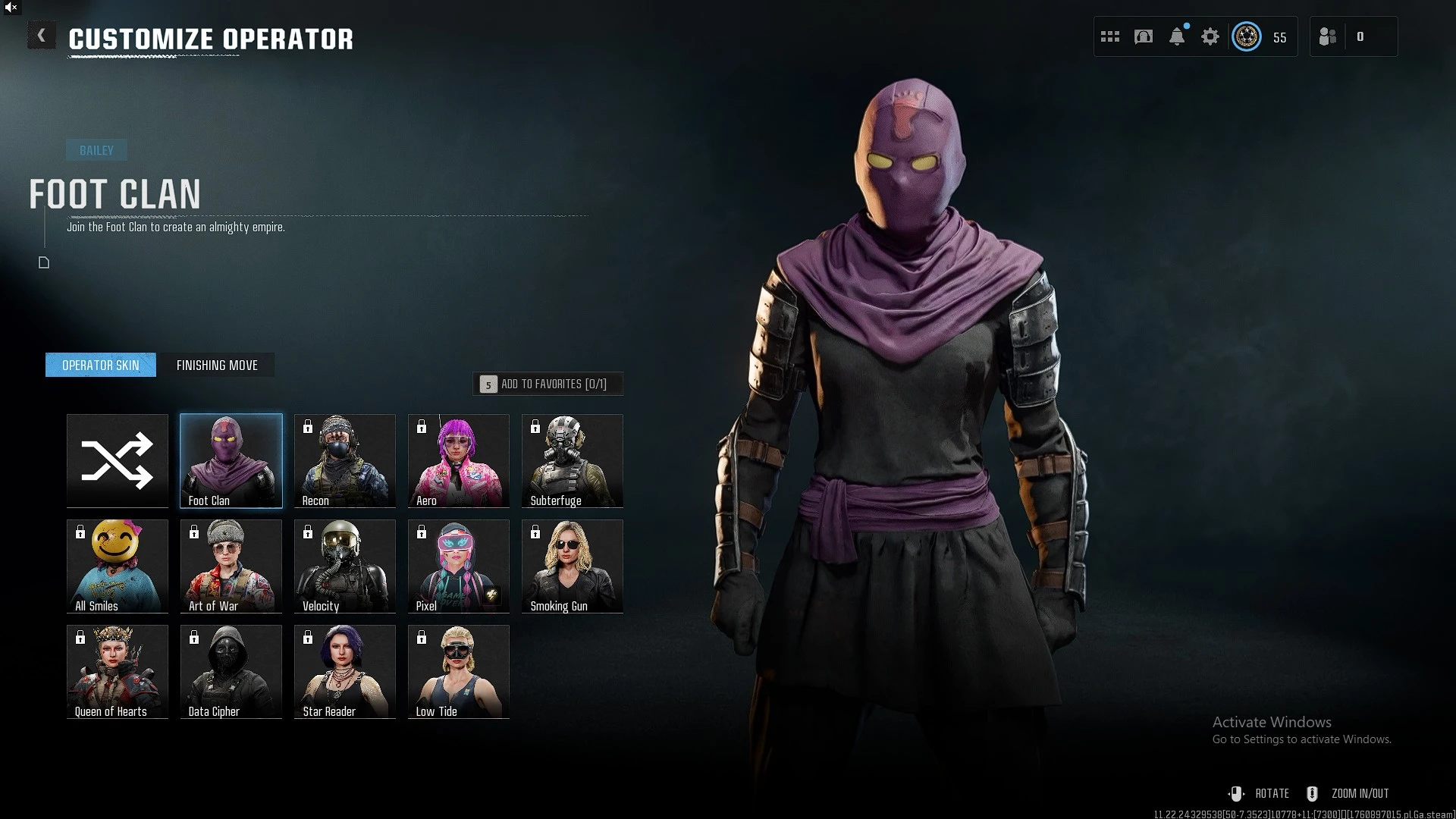The width and height of the screenshot is (1456, 819).
Task: Open the settings gear menu
Action: click(x=1210, y=36)
